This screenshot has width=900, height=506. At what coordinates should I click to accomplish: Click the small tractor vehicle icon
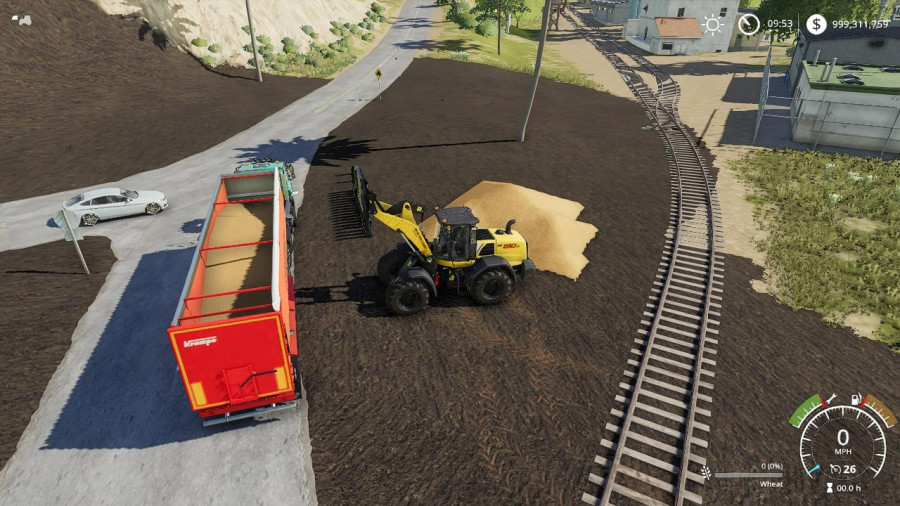[x=19, y=19]
